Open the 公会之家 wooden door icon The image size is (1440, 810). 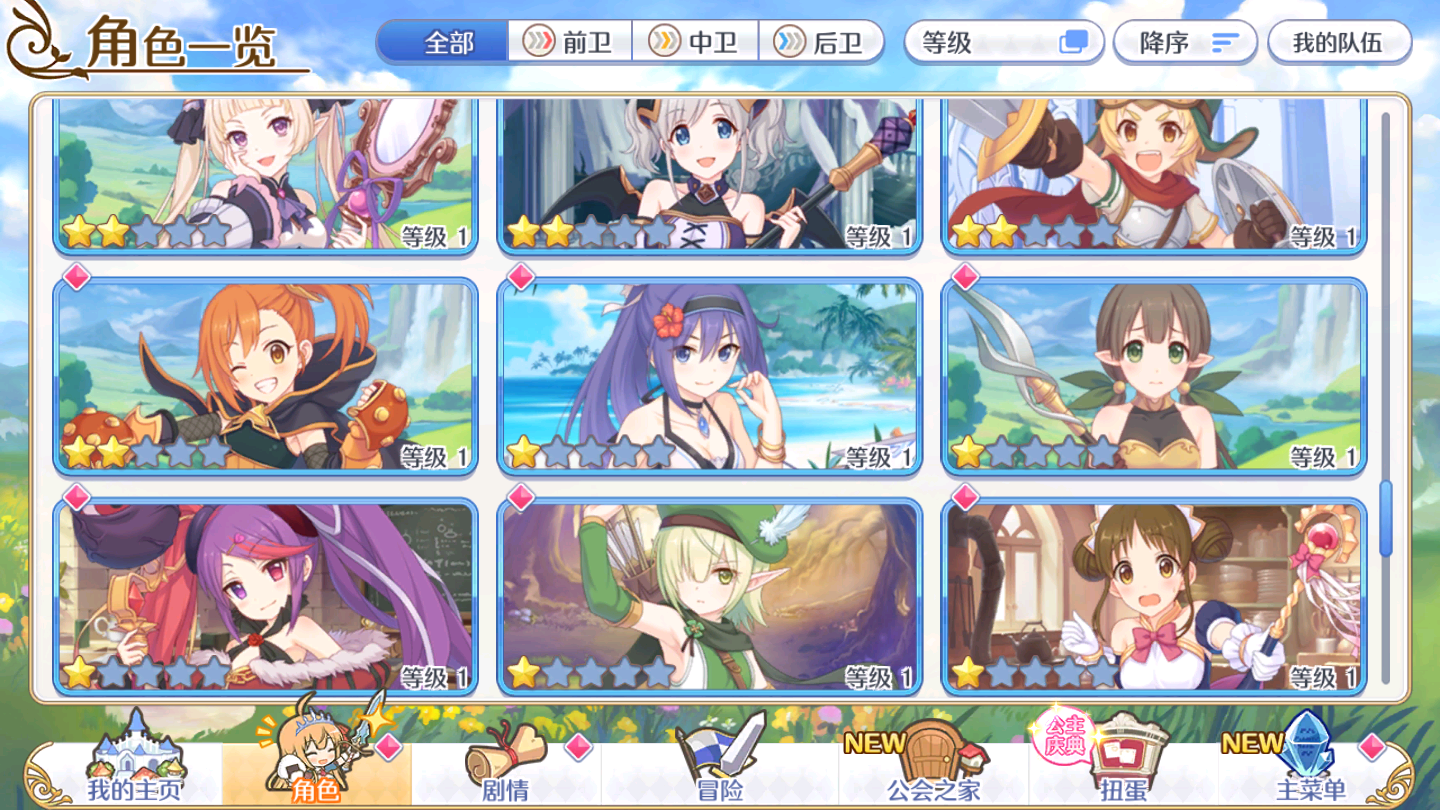(x=930, y=750)
